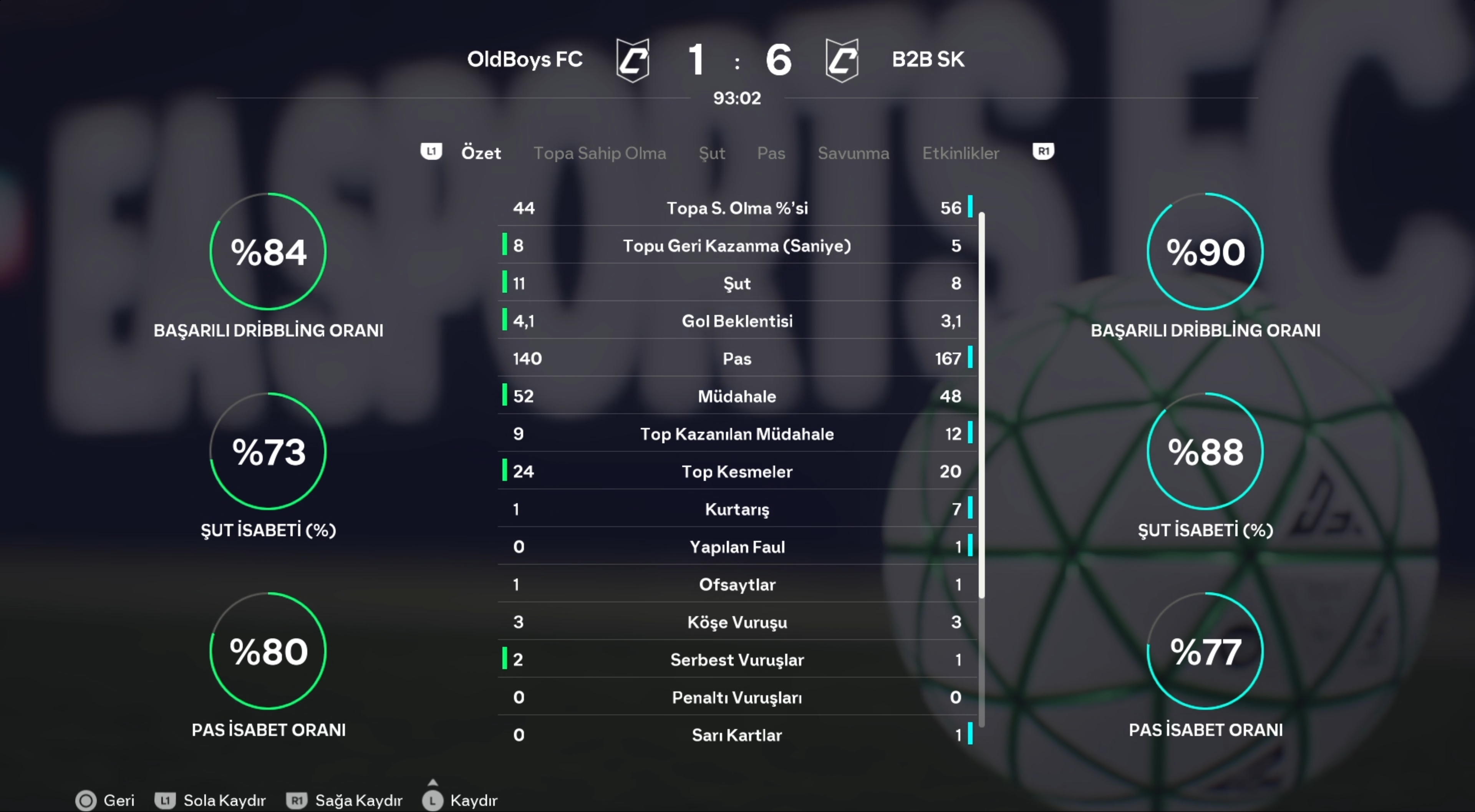Switch to the Savunma tab
This screenshot has height=812, width=1475.
click(x=853, y=153)
